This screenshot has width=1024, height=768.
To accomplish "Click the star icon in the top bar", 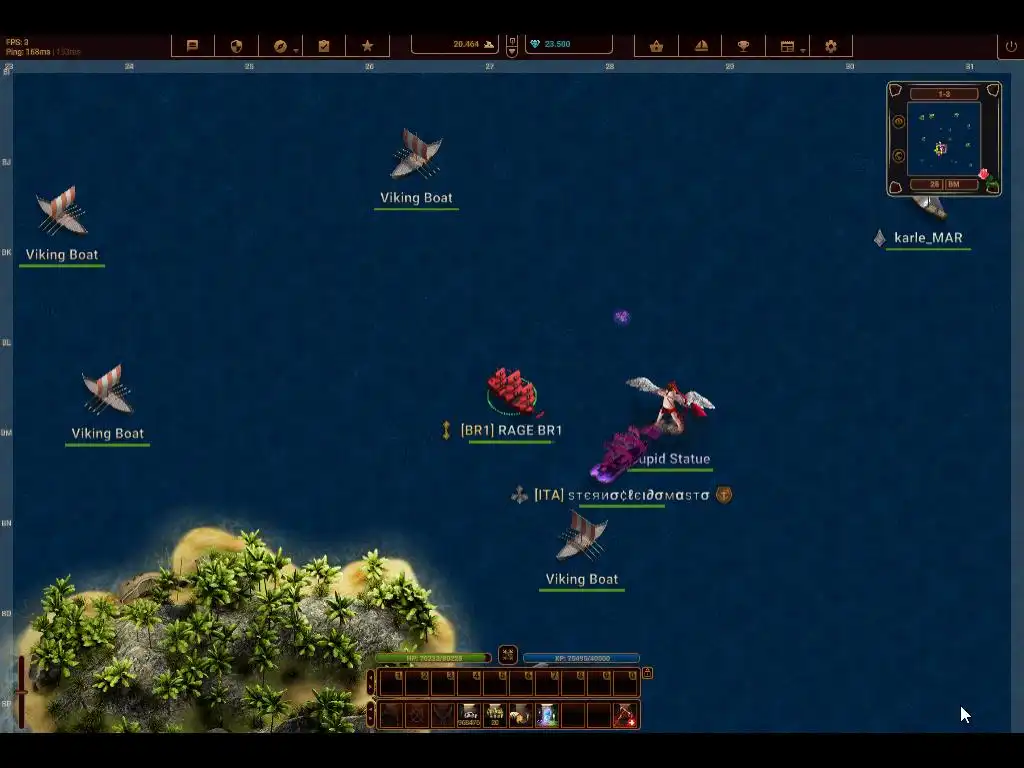I will point(368,46).
